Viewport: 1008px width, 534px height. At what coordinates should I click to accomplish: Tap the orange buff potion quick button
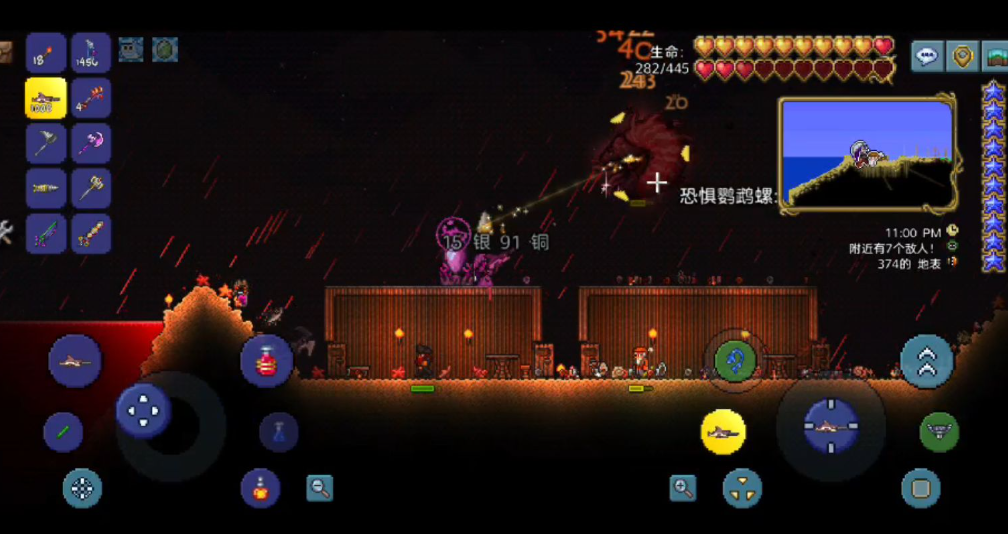(260, 487)
